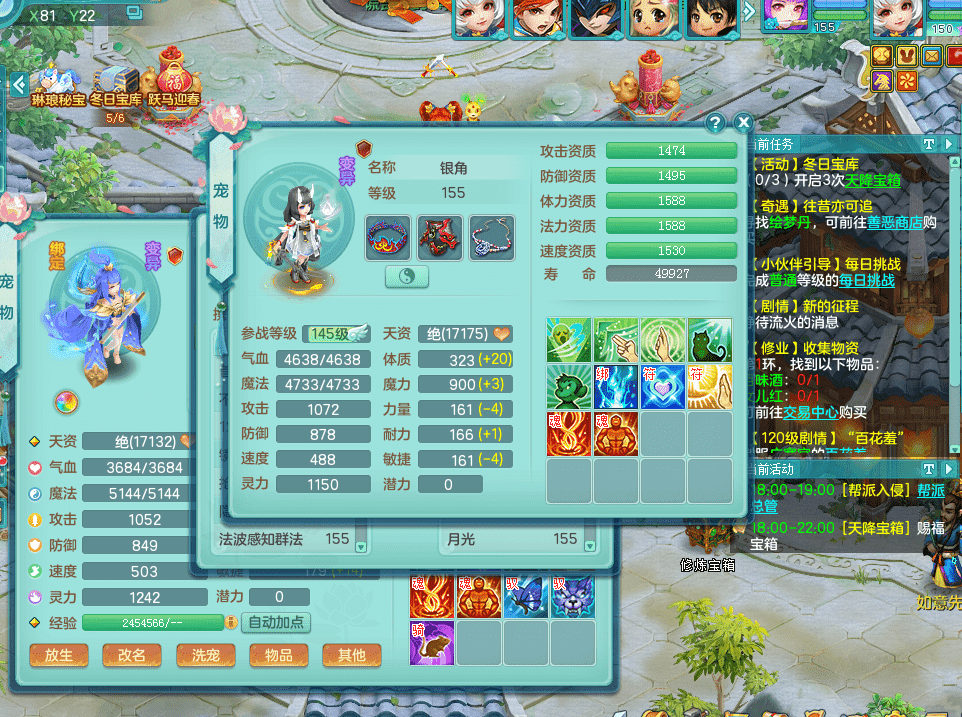Close the pet detail popup
962x717 pixels.
coord(742,122)
